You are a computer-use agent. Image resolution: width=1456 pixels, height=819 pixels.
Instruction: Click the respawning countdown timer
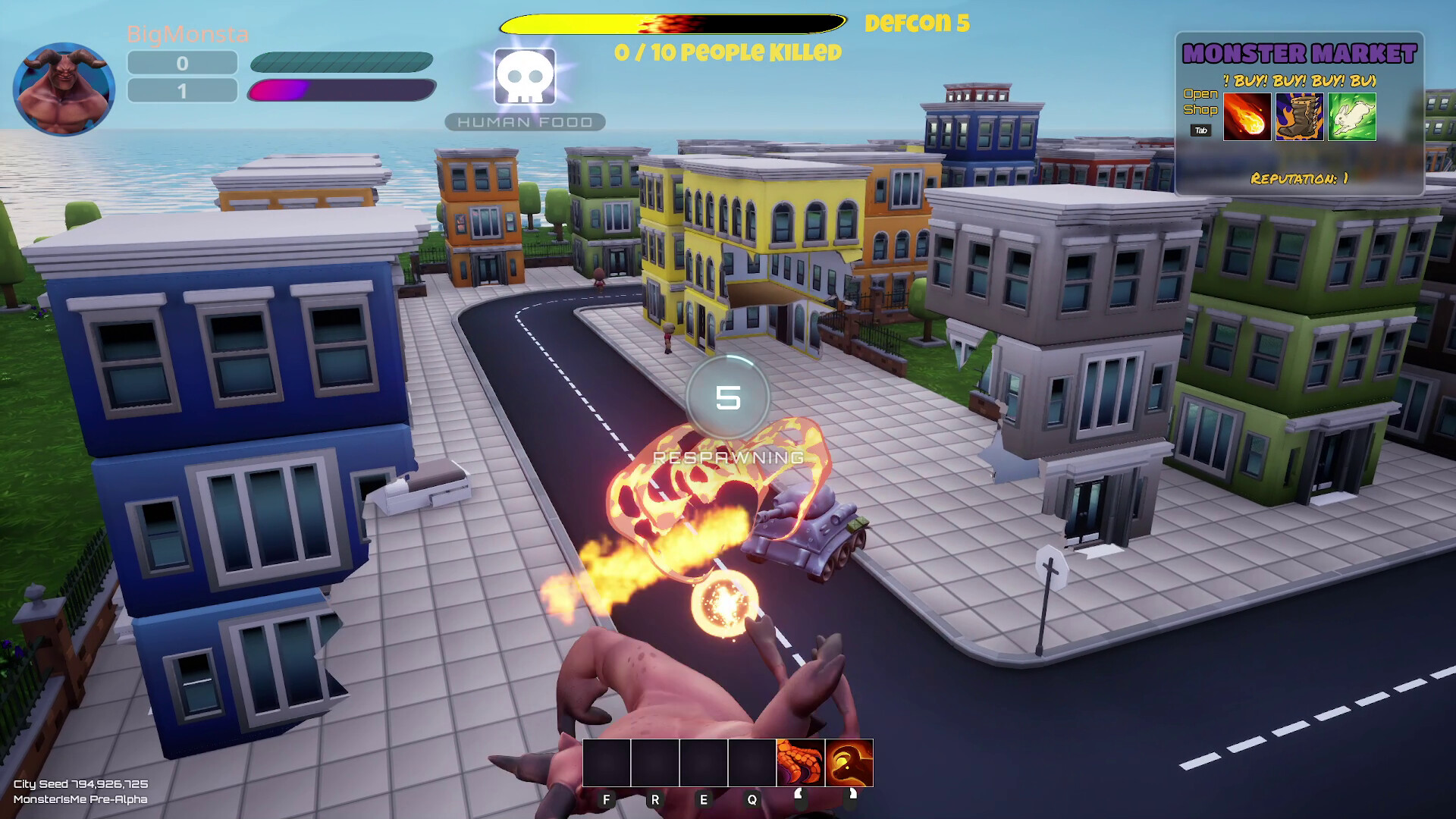point(728,397)
